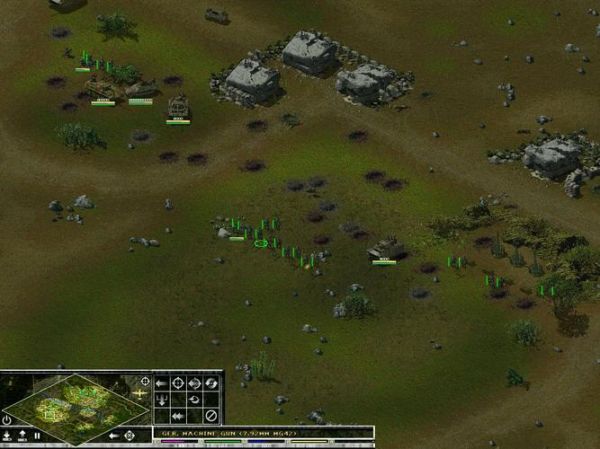Image resolution: width=600 pixels, height=449 pixels.
Task: Pause the game with the pause button
Action: coord(38,436)
